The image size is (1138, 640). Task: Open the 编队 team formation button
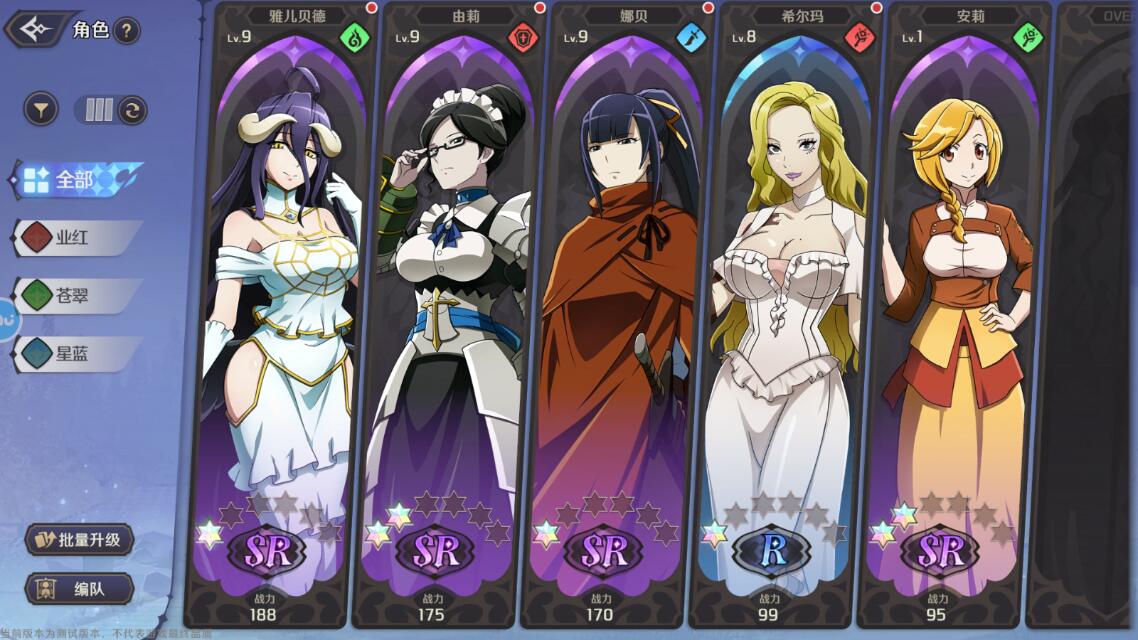click(80, 589)
